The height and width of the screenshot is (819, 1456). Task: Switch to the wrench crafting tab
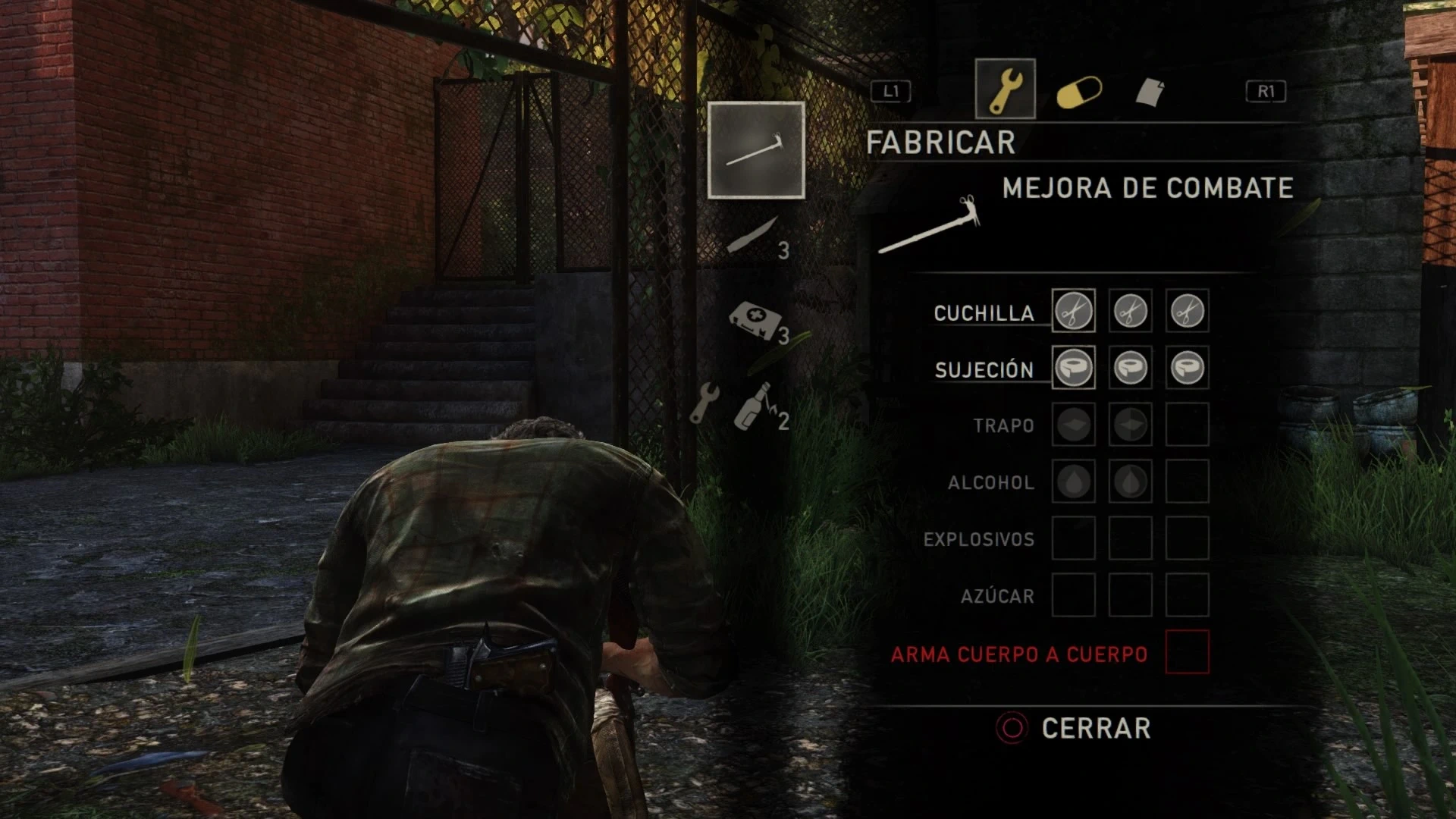coord(1005,89)
